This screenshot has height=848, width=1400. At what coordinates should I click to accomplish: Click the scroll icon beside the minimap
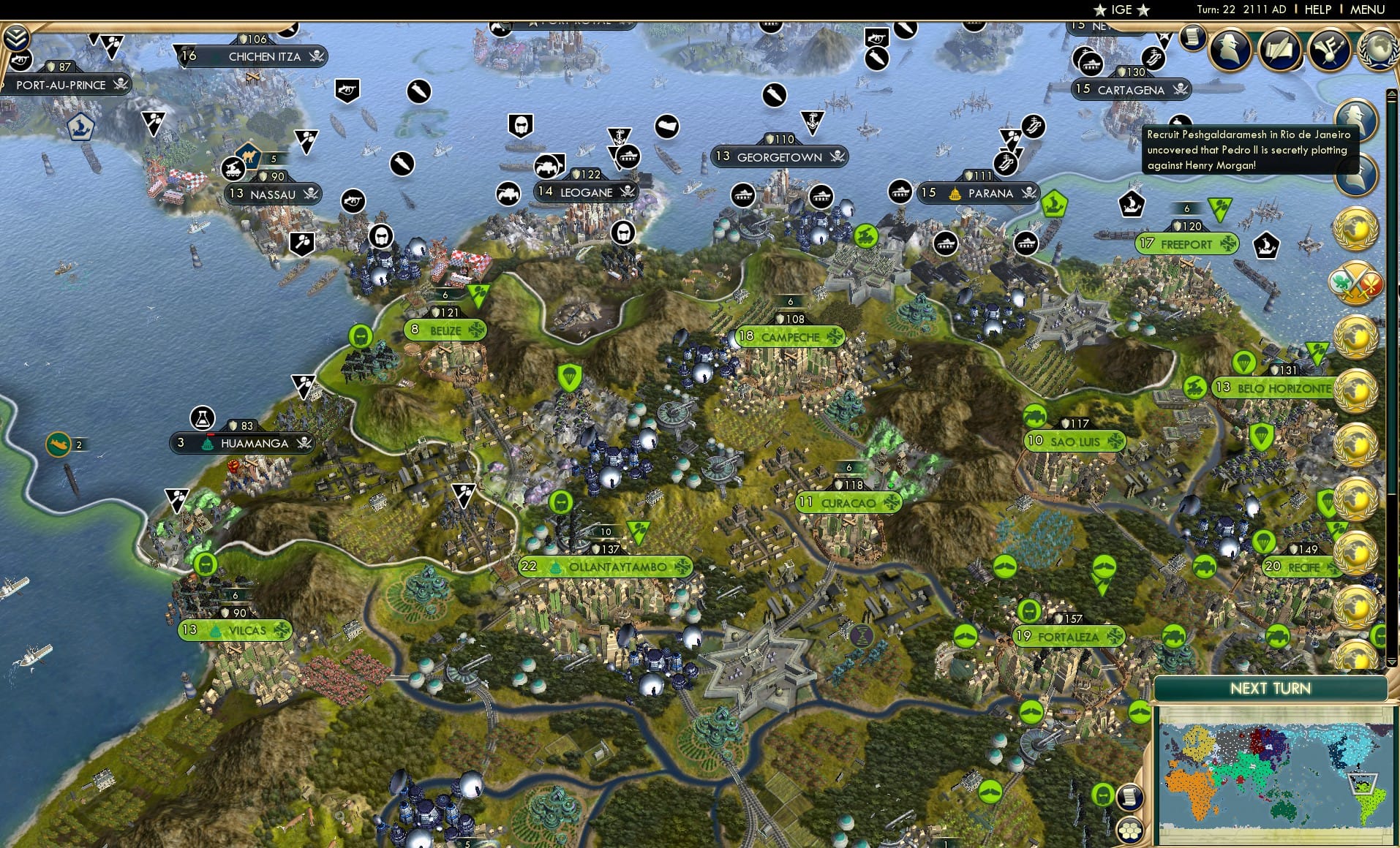[x=1131, y=798]
